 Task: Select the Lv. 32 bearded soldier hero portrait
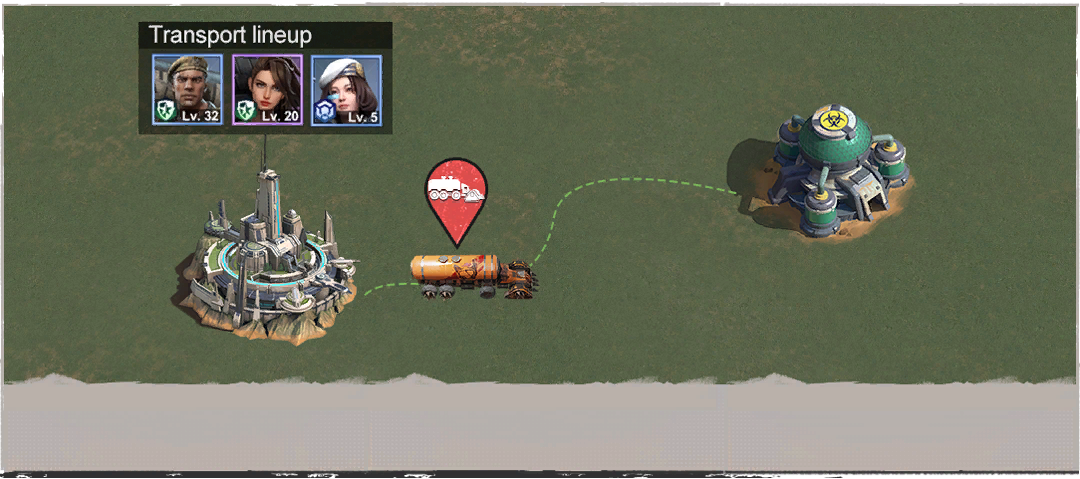[x=187, y=90]
